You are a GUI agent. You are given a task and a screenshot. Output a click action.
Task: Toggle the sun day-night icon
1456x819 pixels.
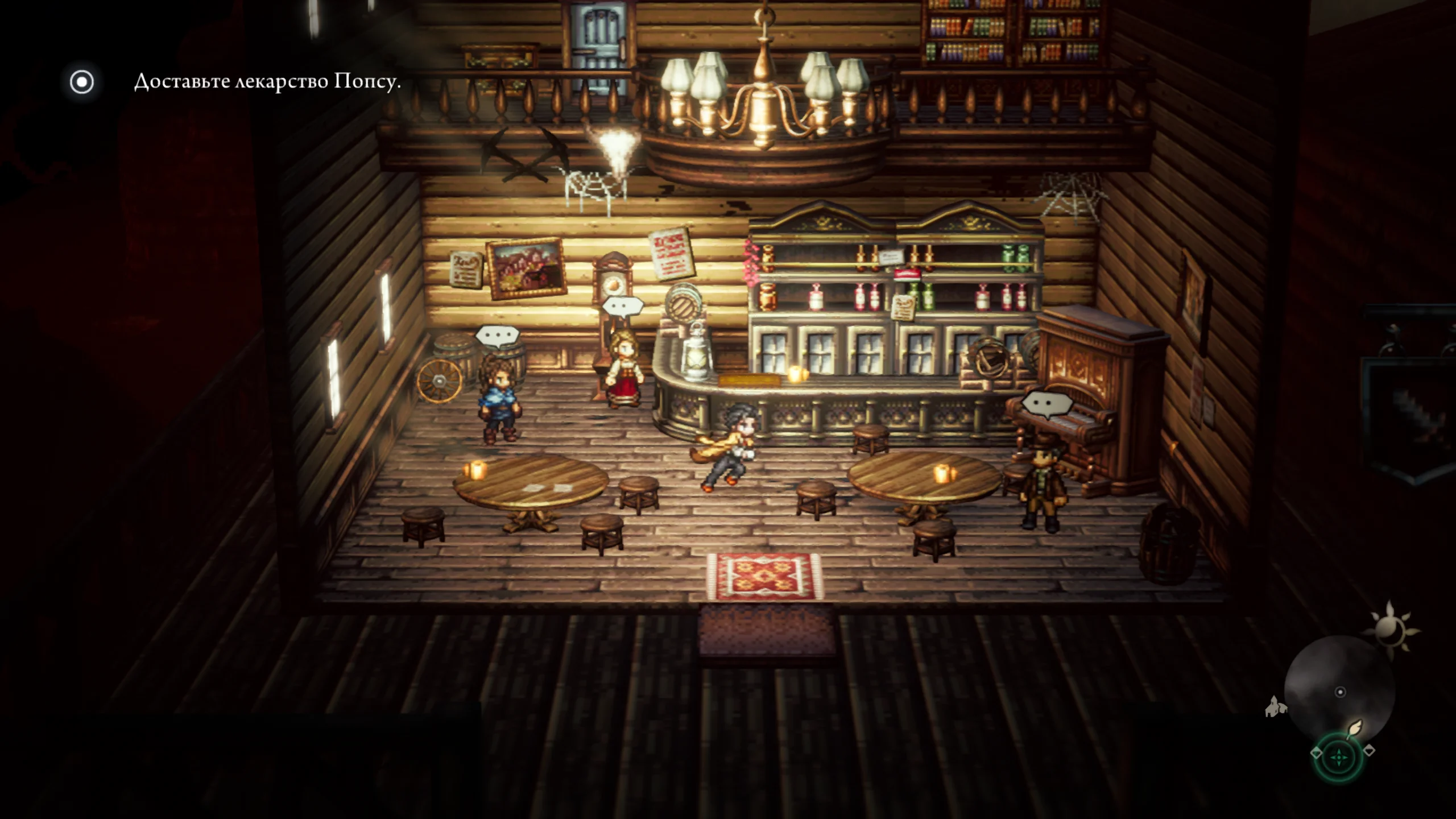pyautogui.click(x=1392, y=627)
